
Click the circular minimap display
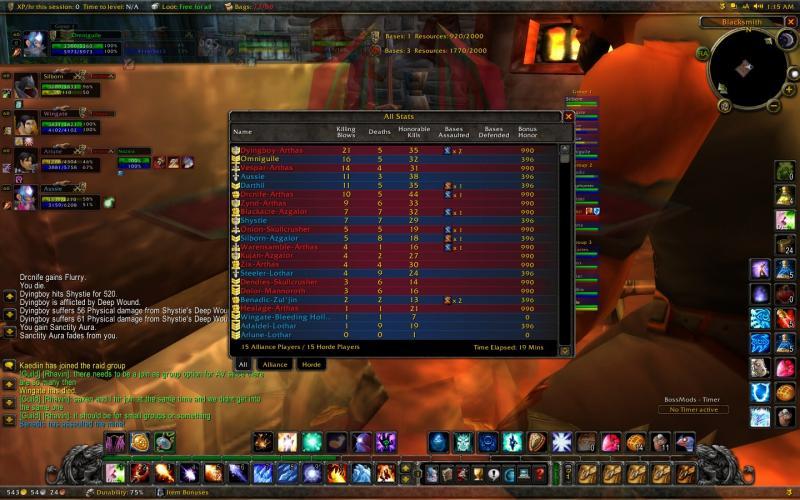(x=745, y=66)
